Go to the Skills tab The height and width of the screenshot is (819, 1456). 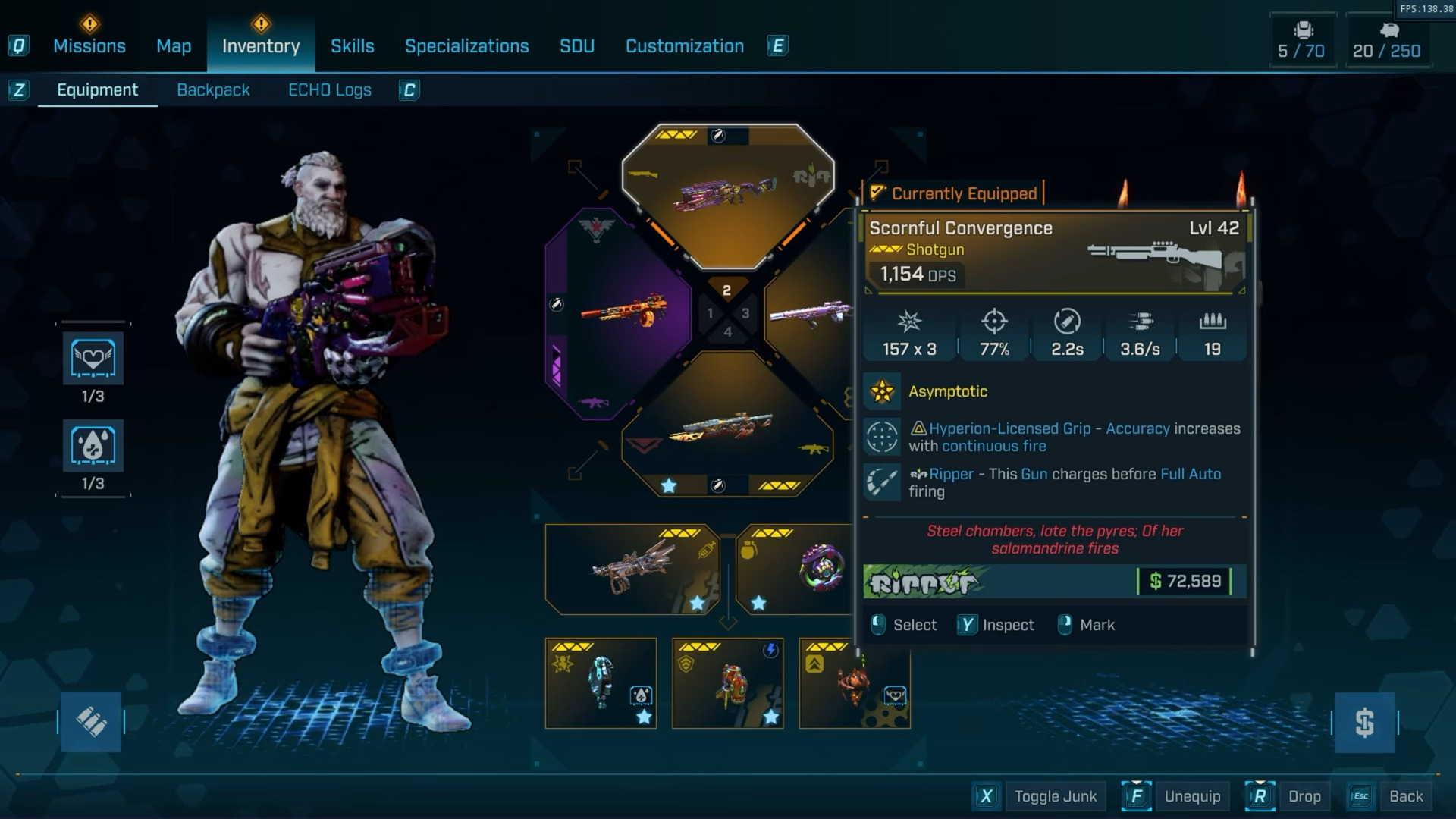[x=352, y=46]
